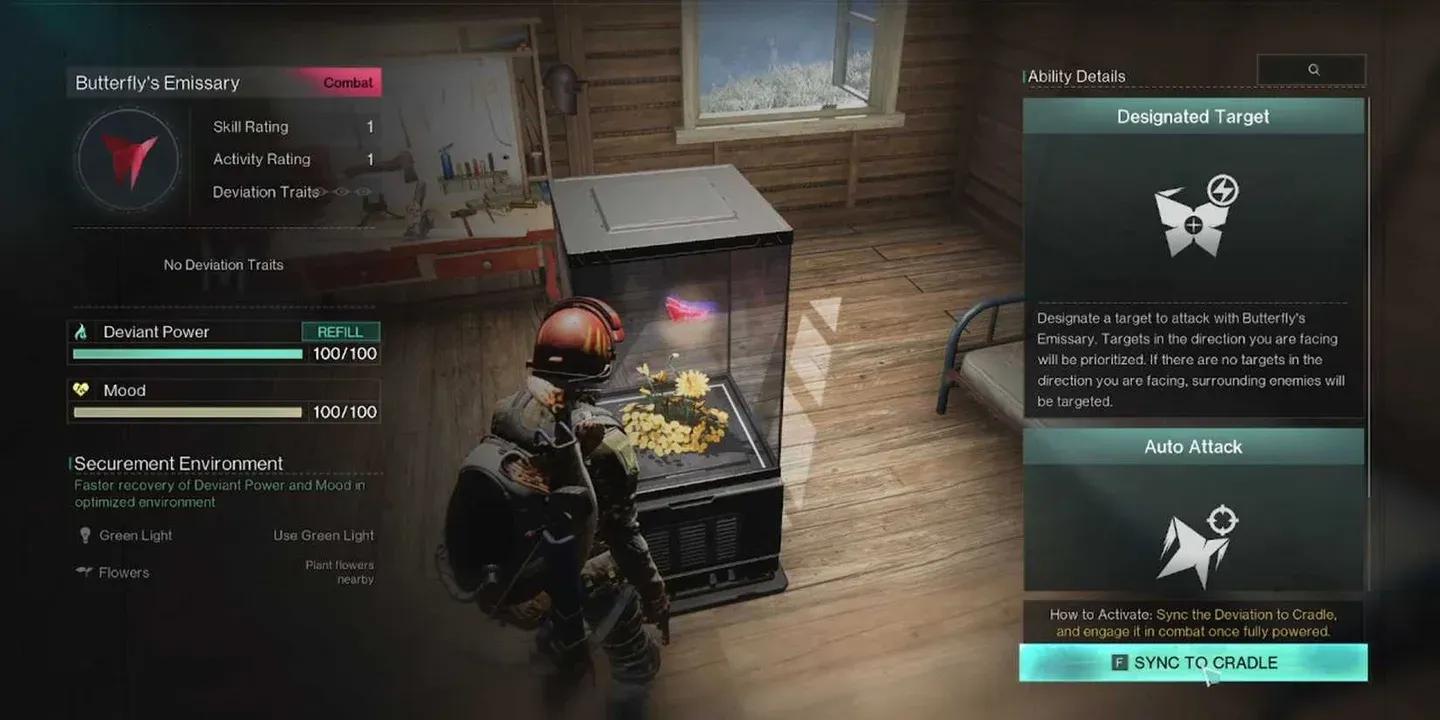
Task: Select the Flowers environment entry
Action: coord(123,573)
